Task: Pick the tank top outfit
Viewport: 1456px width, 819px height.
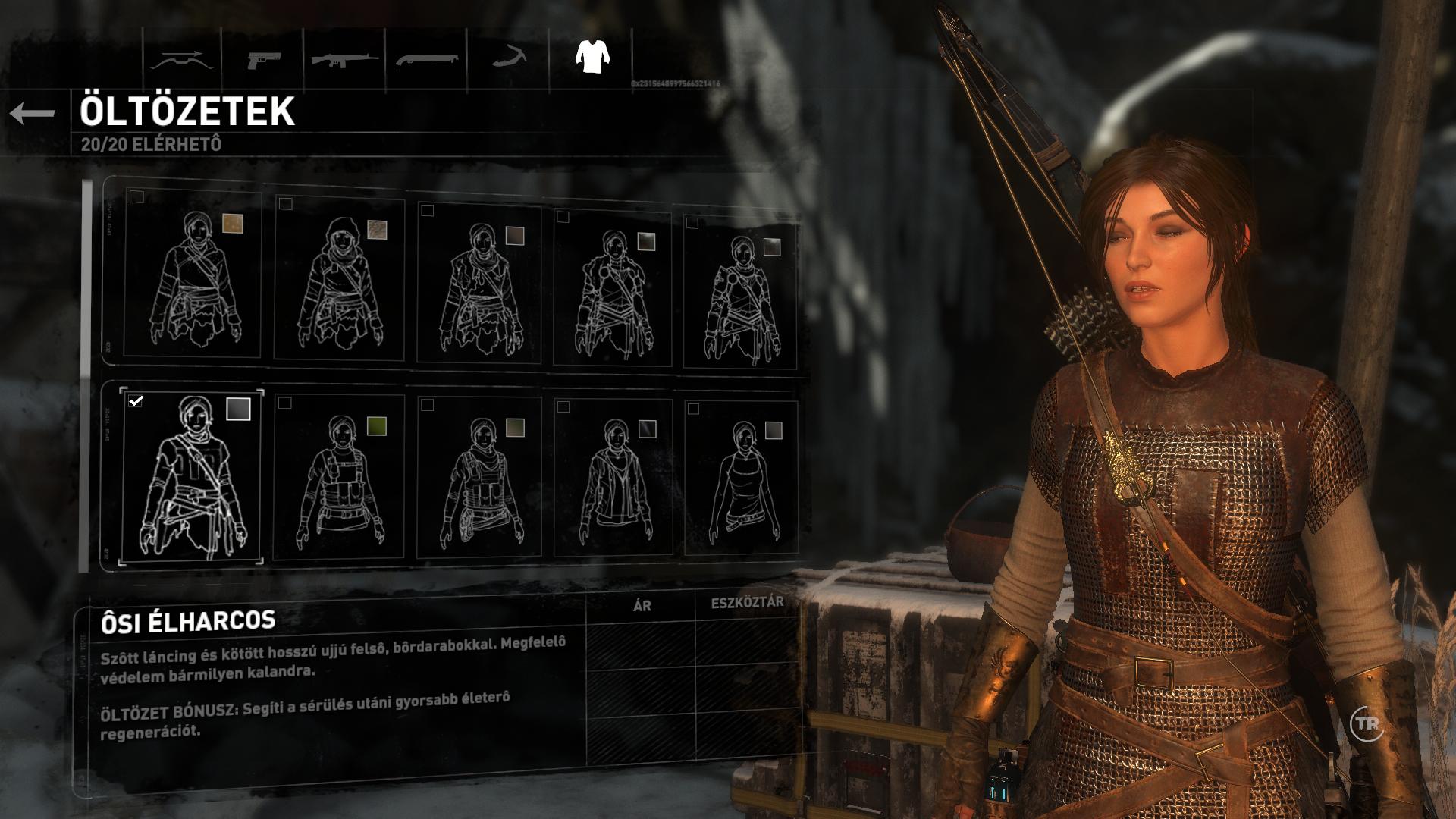Action: (741, 478)
